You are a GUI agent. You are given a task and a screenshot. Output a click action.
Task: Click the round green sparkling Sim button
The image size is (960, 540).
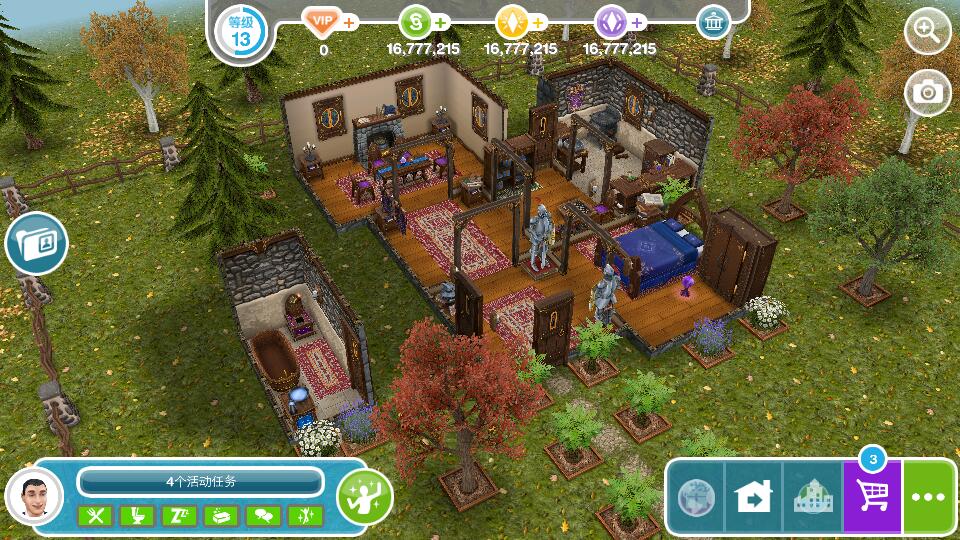[x=364, y=495]
